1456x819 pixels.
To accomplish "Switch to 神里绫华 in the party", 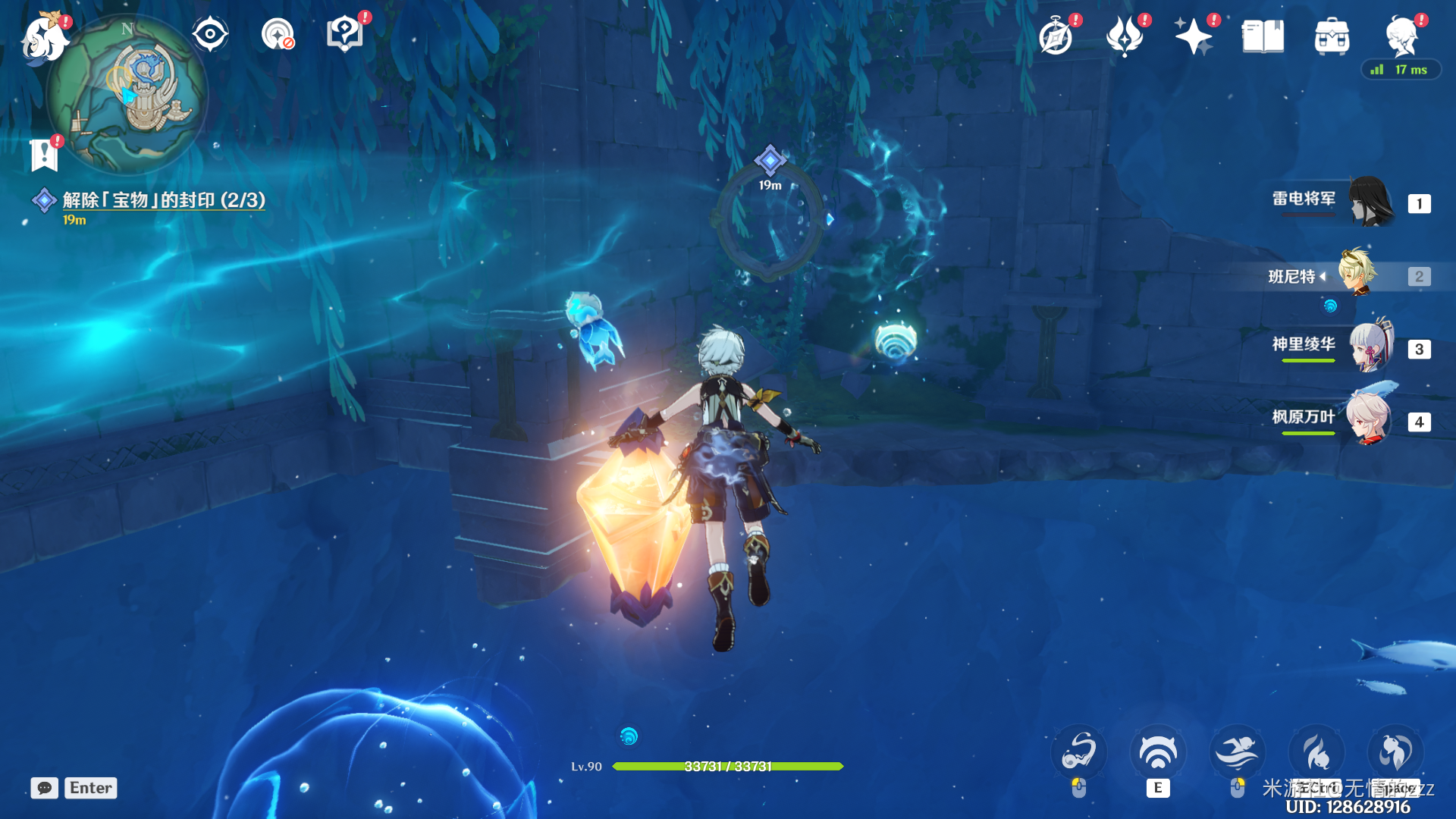I will coord(1370,347).
